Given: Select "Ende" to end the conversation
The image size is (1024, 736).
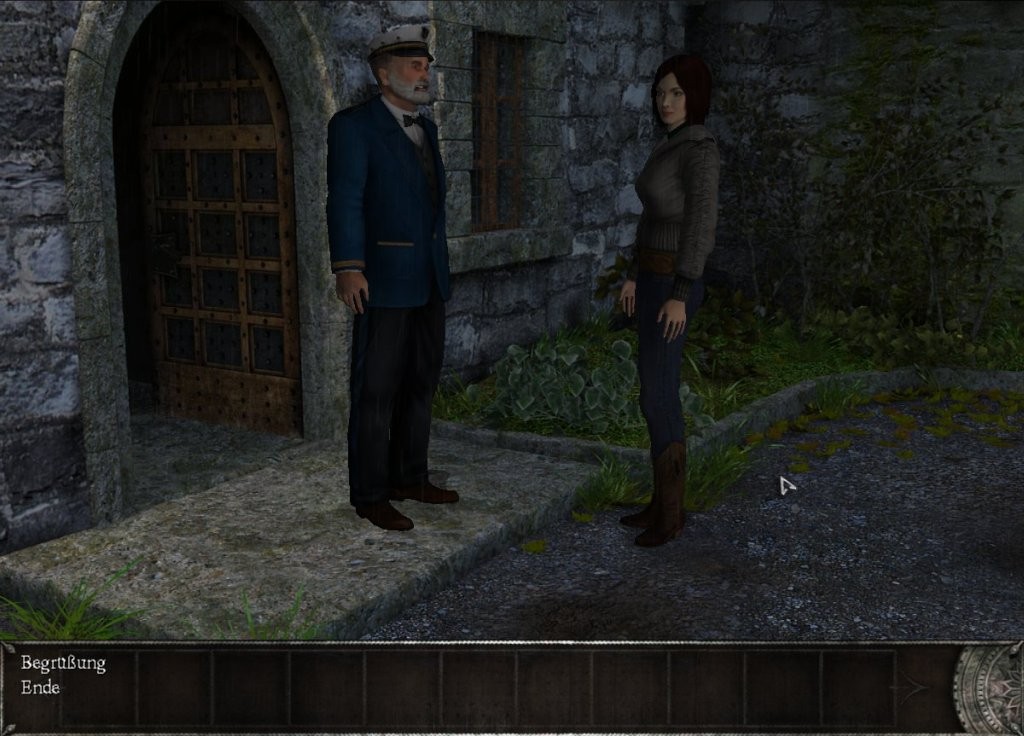Looking at the screenshot, I should (41, 688).
